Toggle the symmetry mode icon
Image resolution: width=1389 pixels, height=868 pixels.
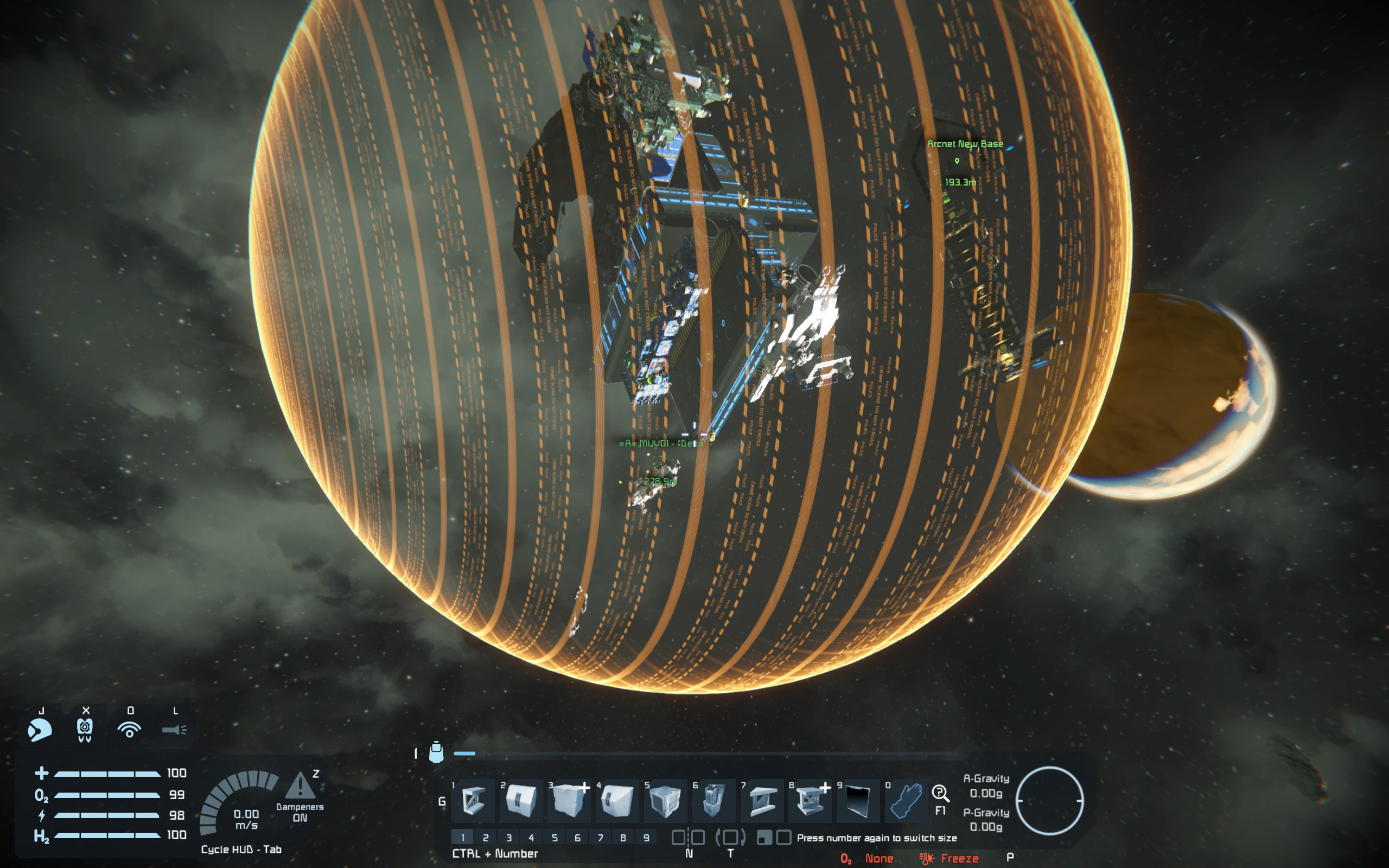[688, 838]
